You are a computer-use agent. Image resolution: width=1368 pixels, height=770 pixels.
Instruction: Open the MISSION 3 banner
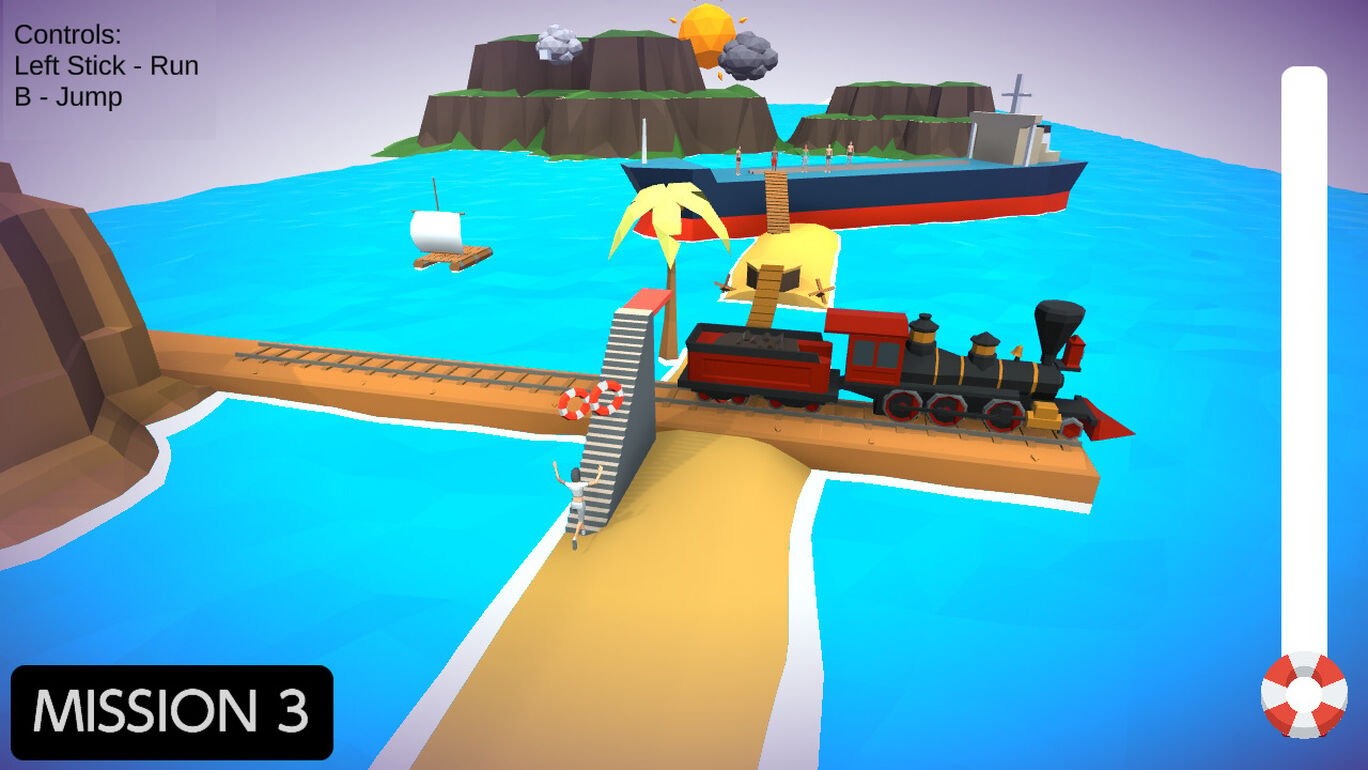[x=170, y=713]
